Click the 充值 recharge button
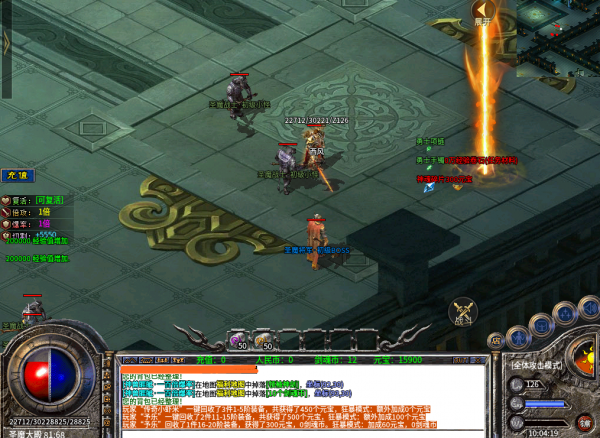Screen dimensions: 600x438 click(15, 175)
